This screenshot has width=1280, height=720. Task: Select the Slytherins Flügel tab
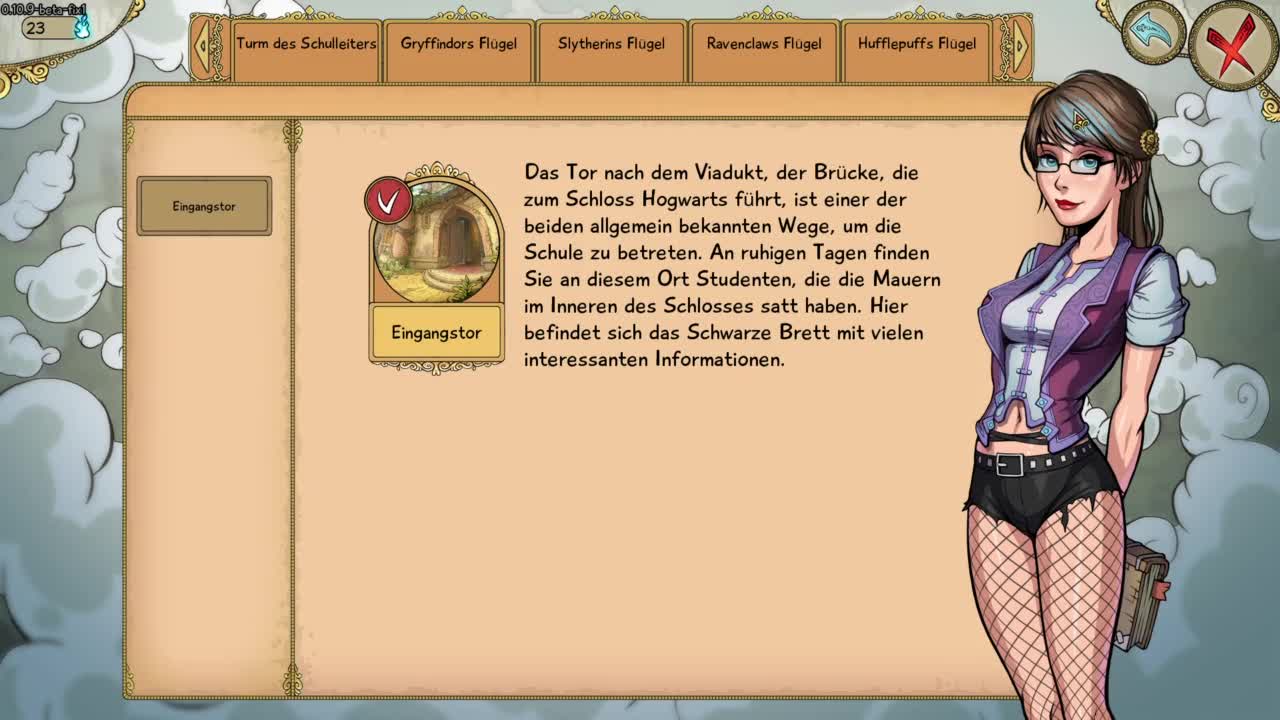click(x=611, y=44)
